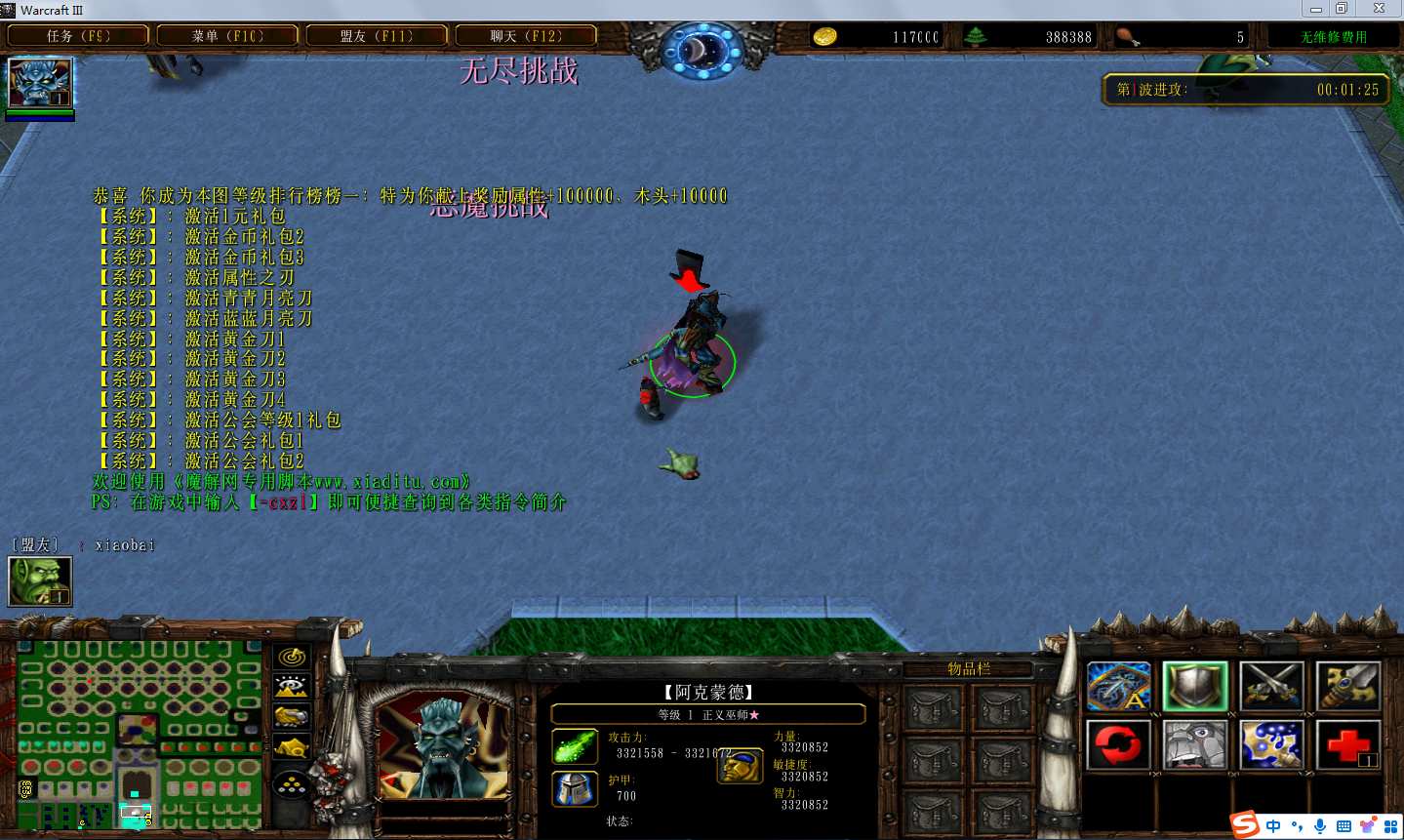
Task: Choose the crossed swords attack command
Action: pos(1271,687)
